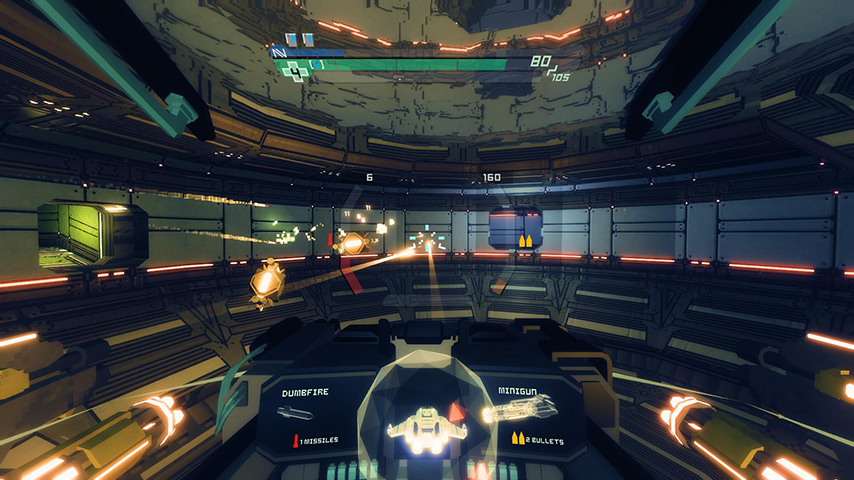Select the Minigun weapon icon
Image resolution: width=854 pixels, height=480 pixels.
click(x=520, y=410)
